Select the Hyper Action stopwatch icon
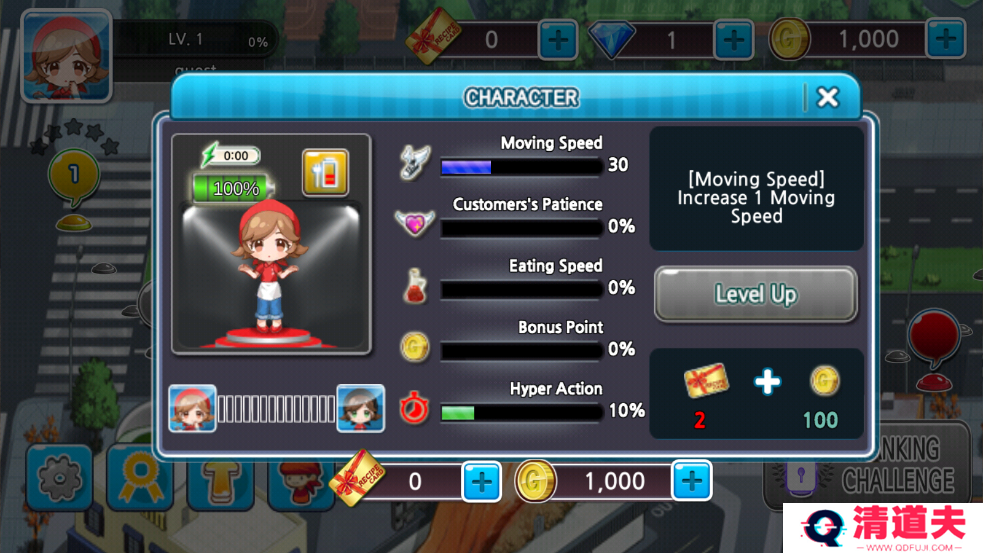This screenshot has width=983, height=553. click(x=414, y=409)
